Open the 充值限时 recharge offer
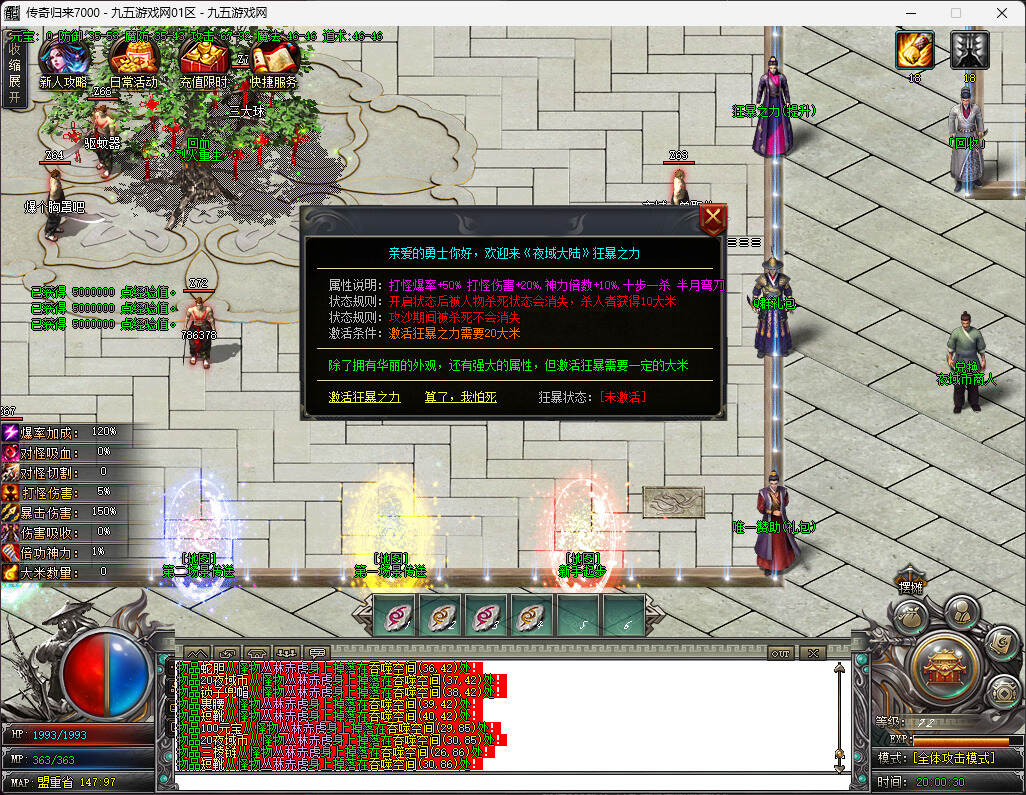The height and width of the screenshot is (795, 1026). point(204,66)
